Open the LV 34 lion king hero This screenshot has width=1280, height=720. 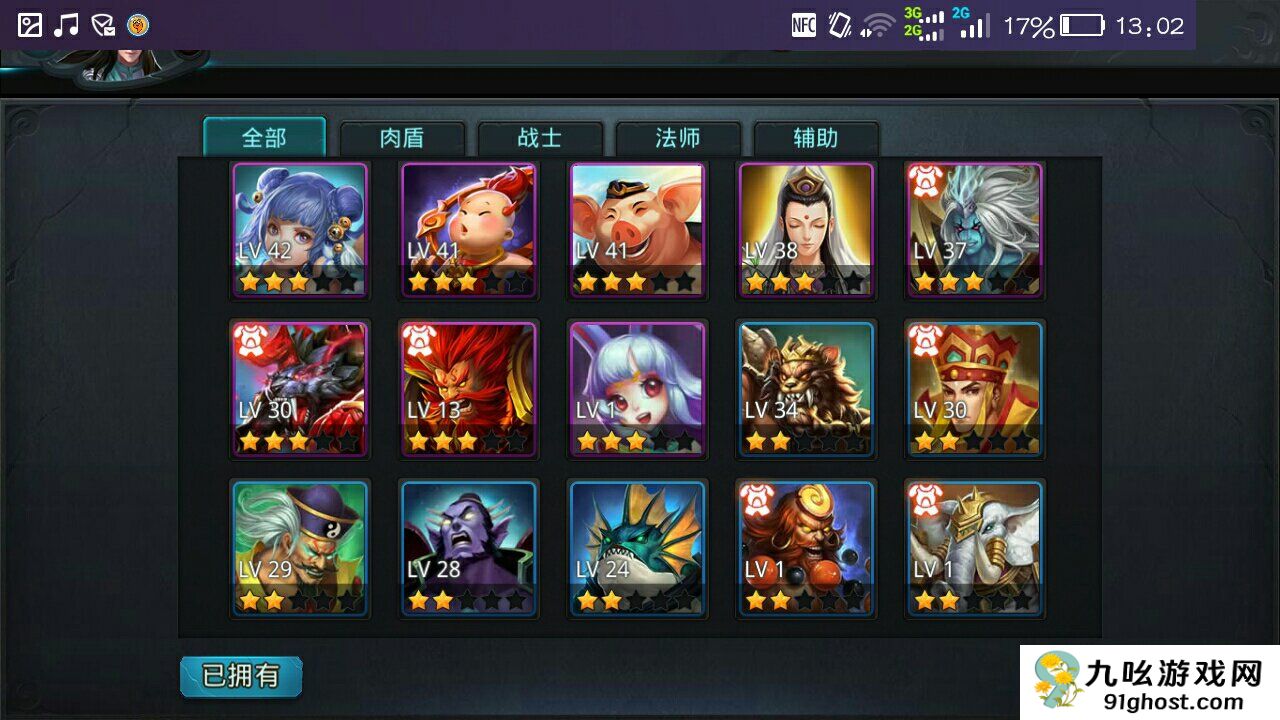pos(806,389)
